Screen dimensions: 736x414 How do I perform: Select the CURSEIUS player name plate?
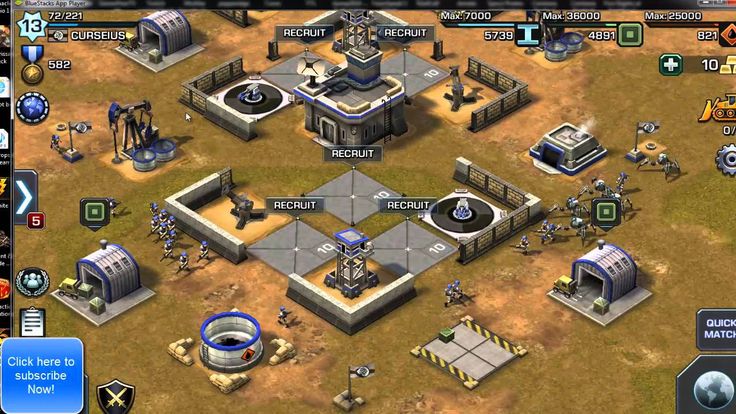[96, 35]
